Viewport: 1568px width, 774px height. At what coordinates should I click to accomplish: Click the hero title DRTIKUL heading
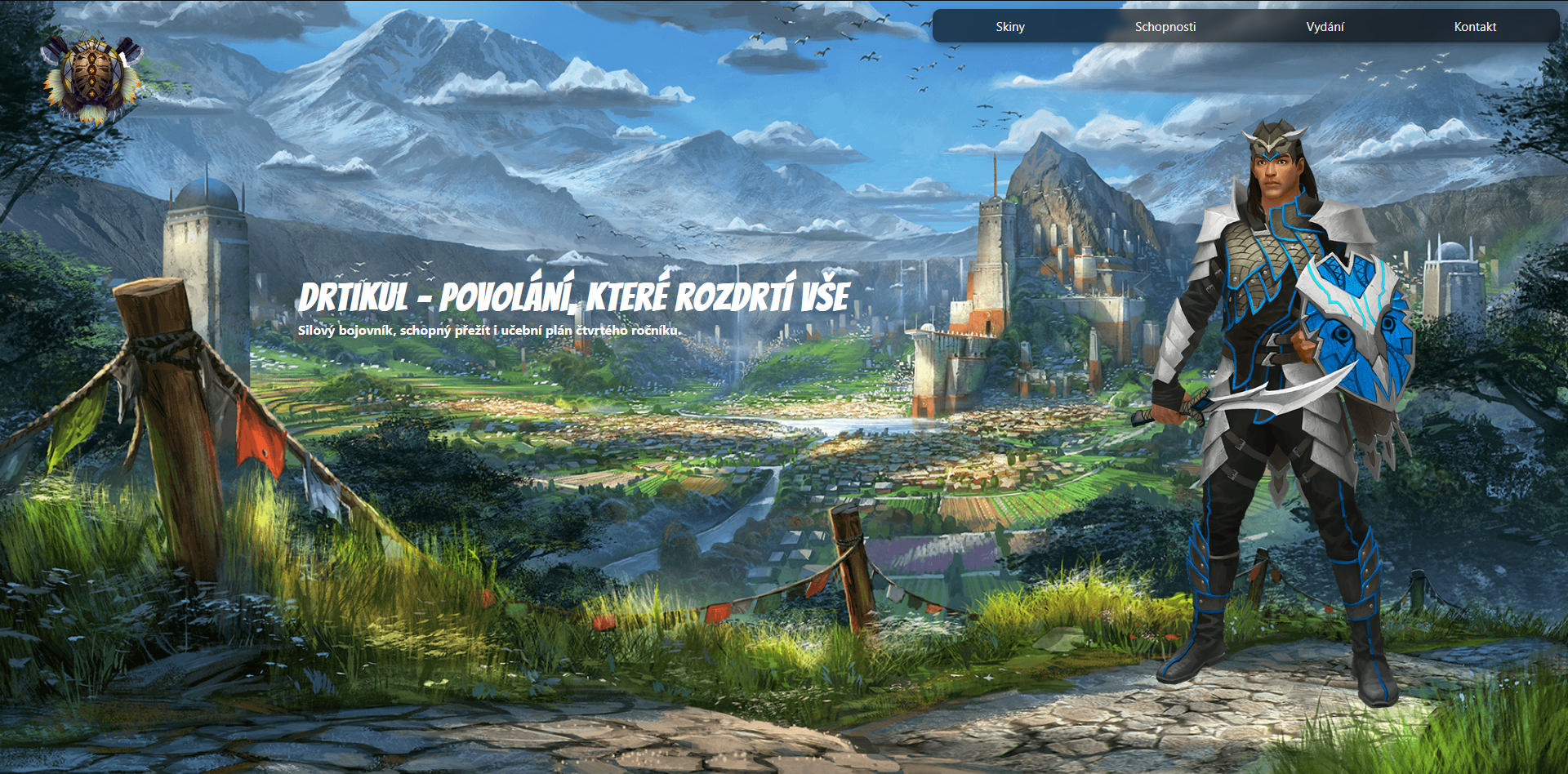pyautogui.click(x=576, y=297)
